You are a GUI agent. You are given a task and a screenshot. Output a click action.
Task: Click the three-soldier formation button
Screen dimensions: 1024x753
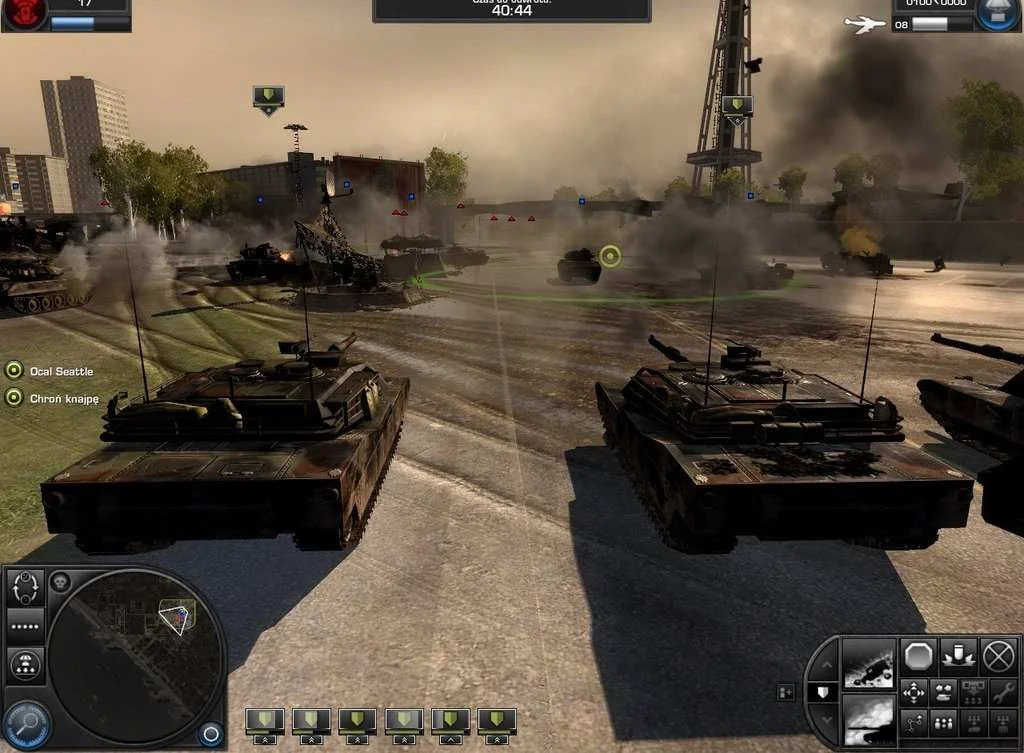coord(942,723)
